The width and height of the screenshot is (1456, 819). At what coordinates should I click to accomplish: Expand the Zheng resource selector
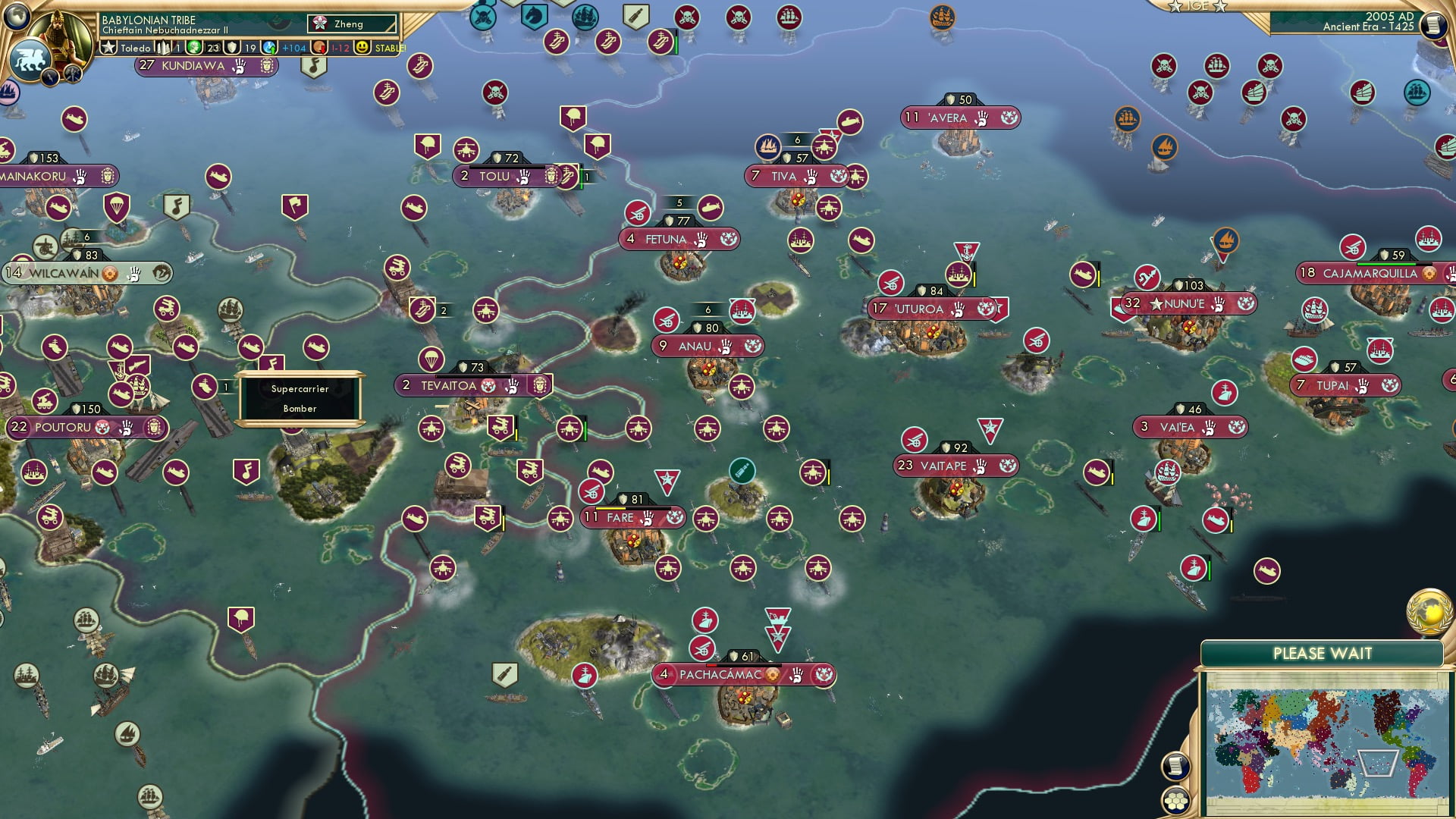[x=350, y=24]
